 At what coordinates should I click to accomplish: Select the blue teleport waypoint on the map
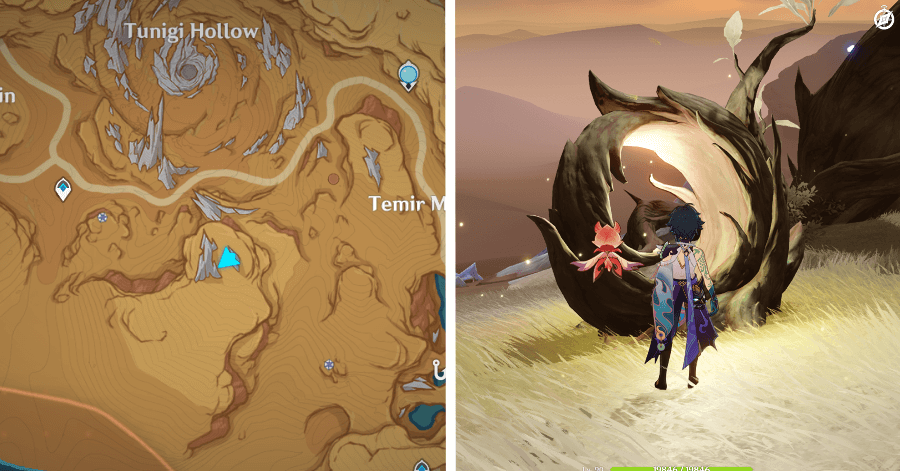pos(408,73)
